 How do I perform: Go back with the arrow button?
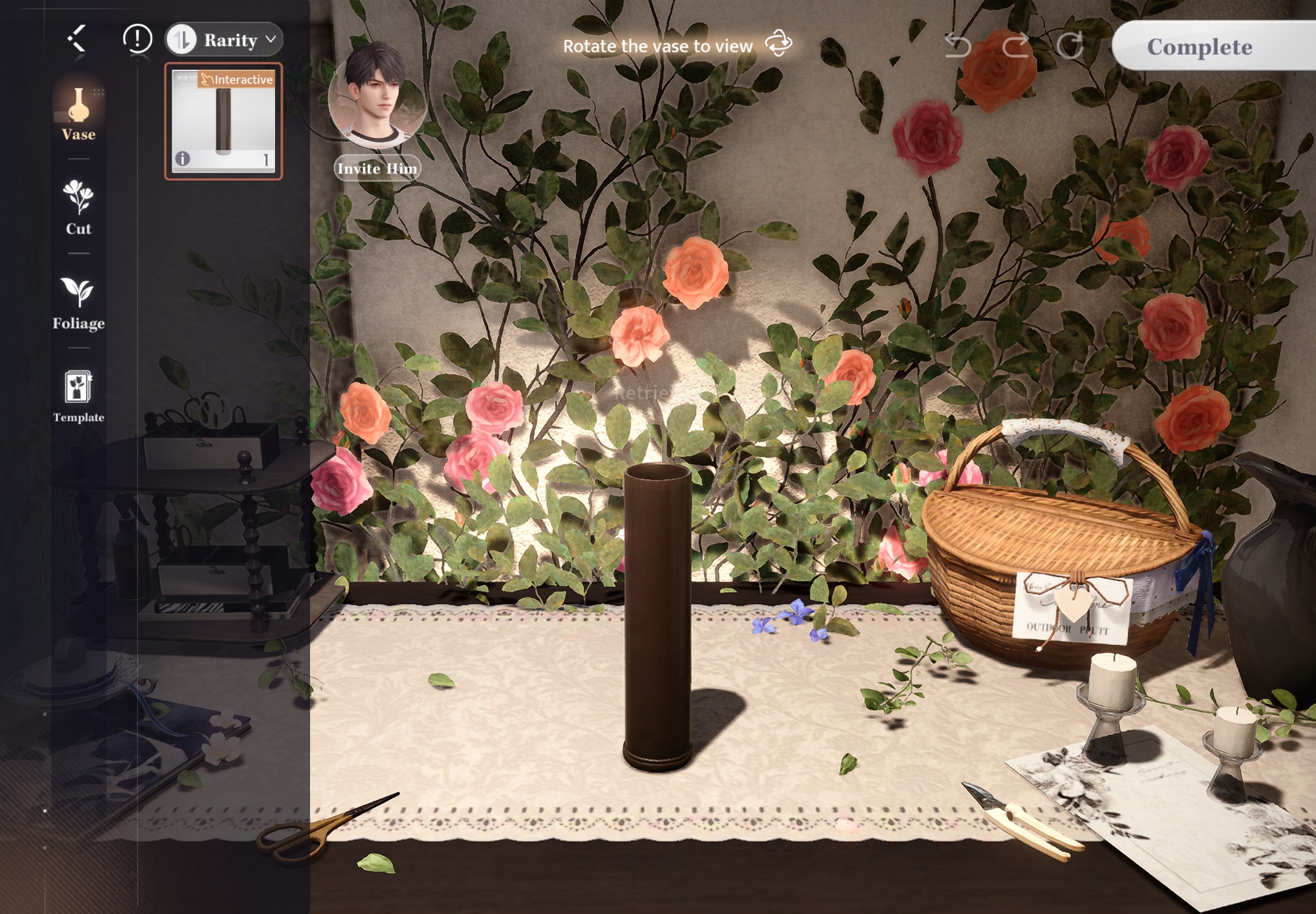tap(78, 38)
